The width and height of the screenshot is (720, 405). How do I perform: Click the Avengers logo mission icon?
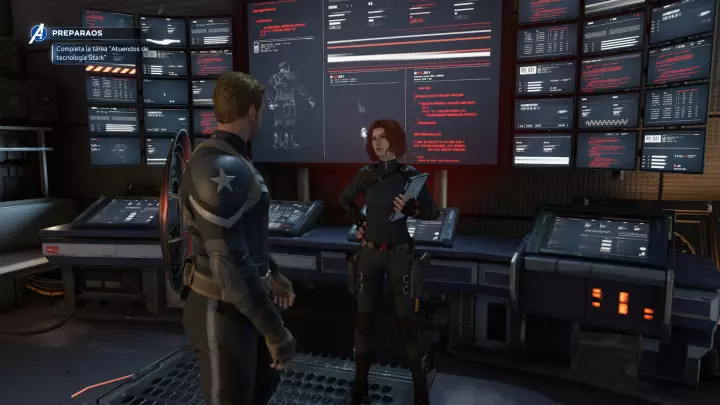click(x=39, y=33)
